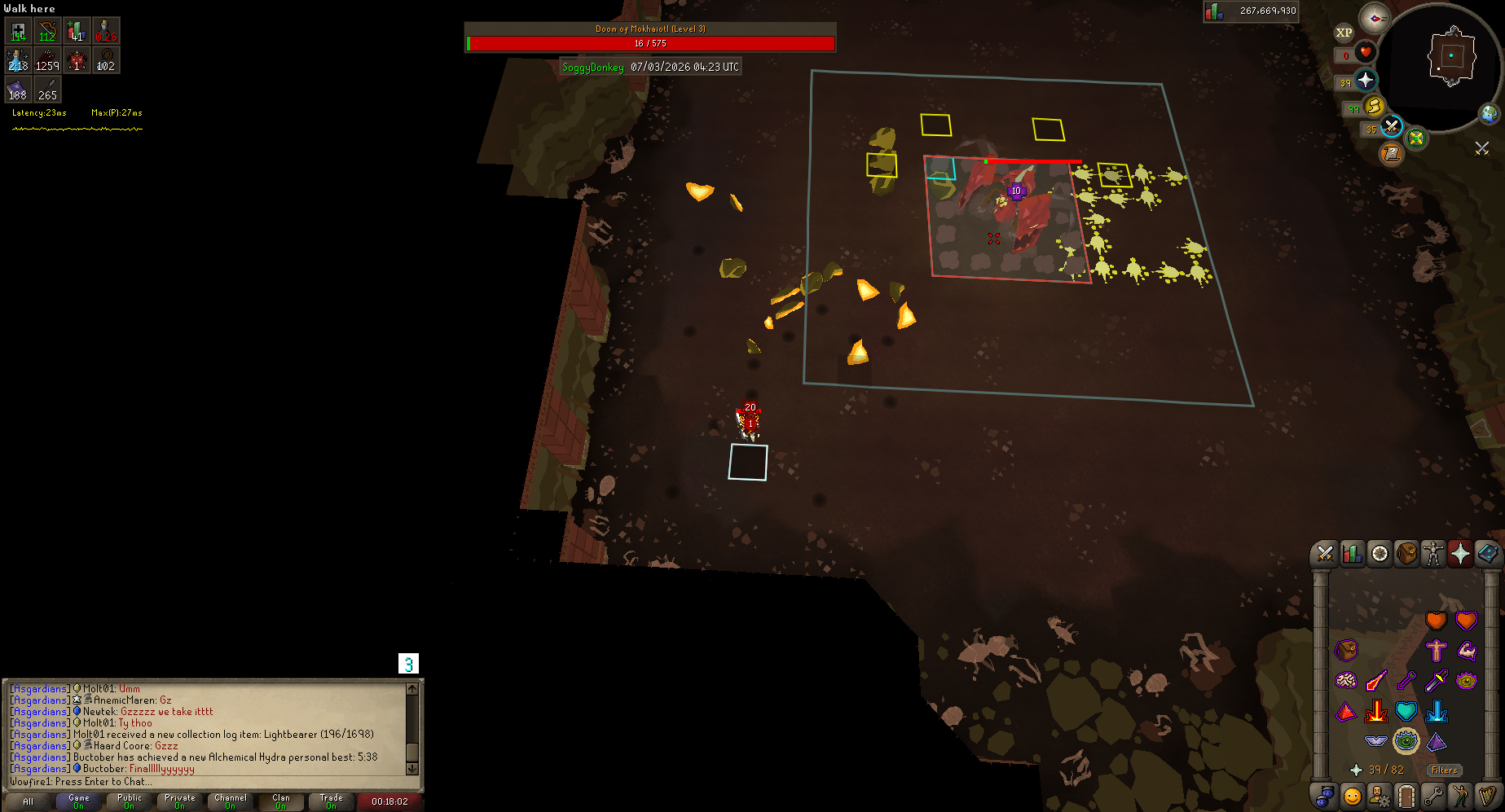The height and width of the screenshot is (812, 1505).
Task: Click the compass to face north
Action: (1375, 18)
